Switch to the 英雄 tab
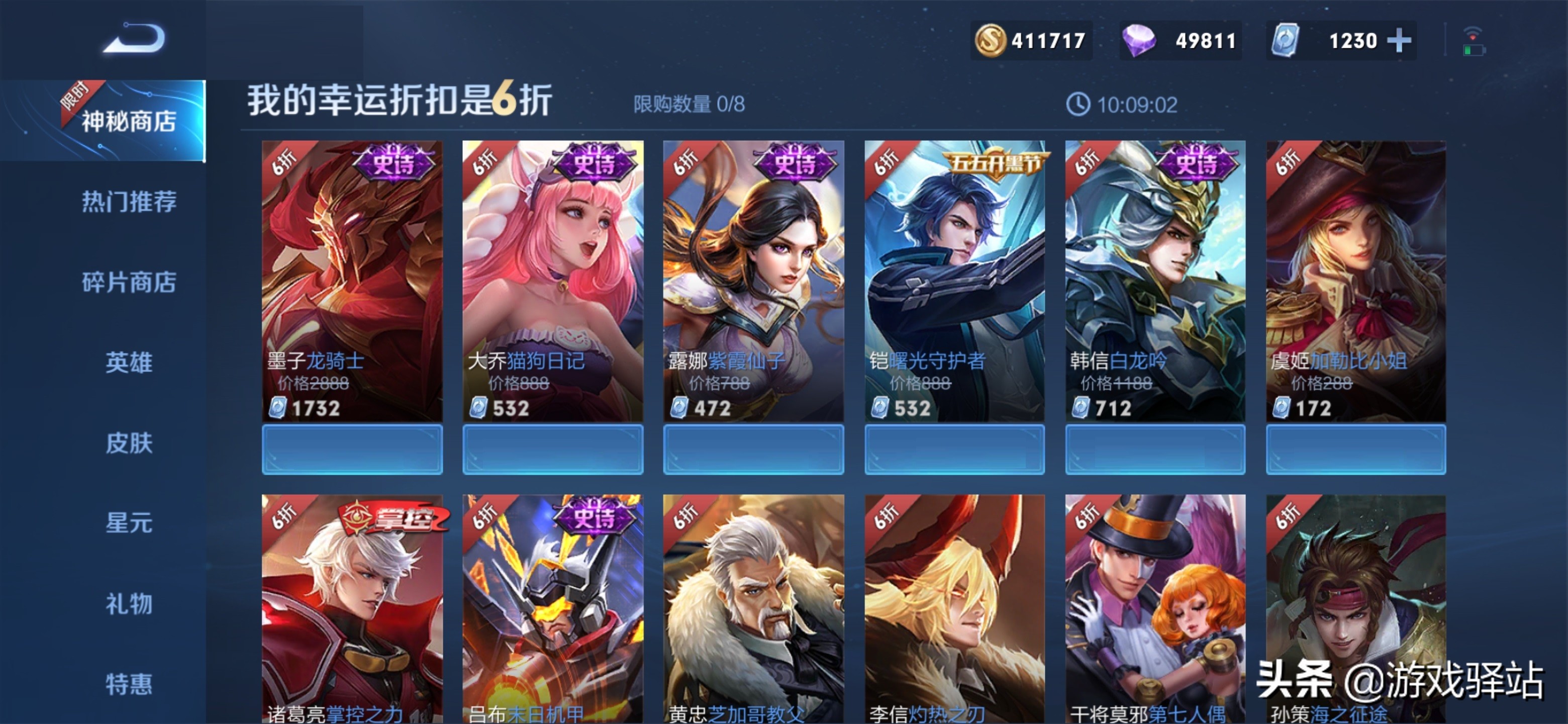Image resolution: width=1568 pixels, height=724 pixels. click(129, 364)
